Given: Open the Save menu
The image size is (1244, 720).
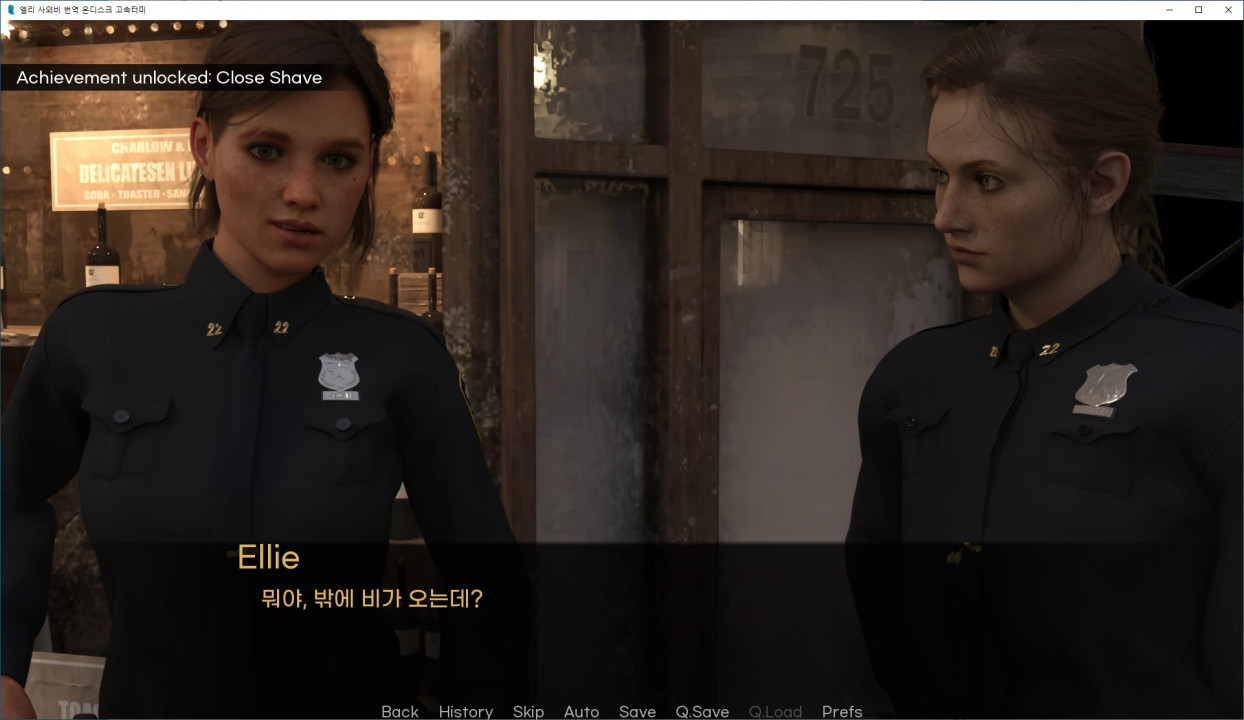Looking at the screenshot, I should pyautogui.click(x=637, y=711).
